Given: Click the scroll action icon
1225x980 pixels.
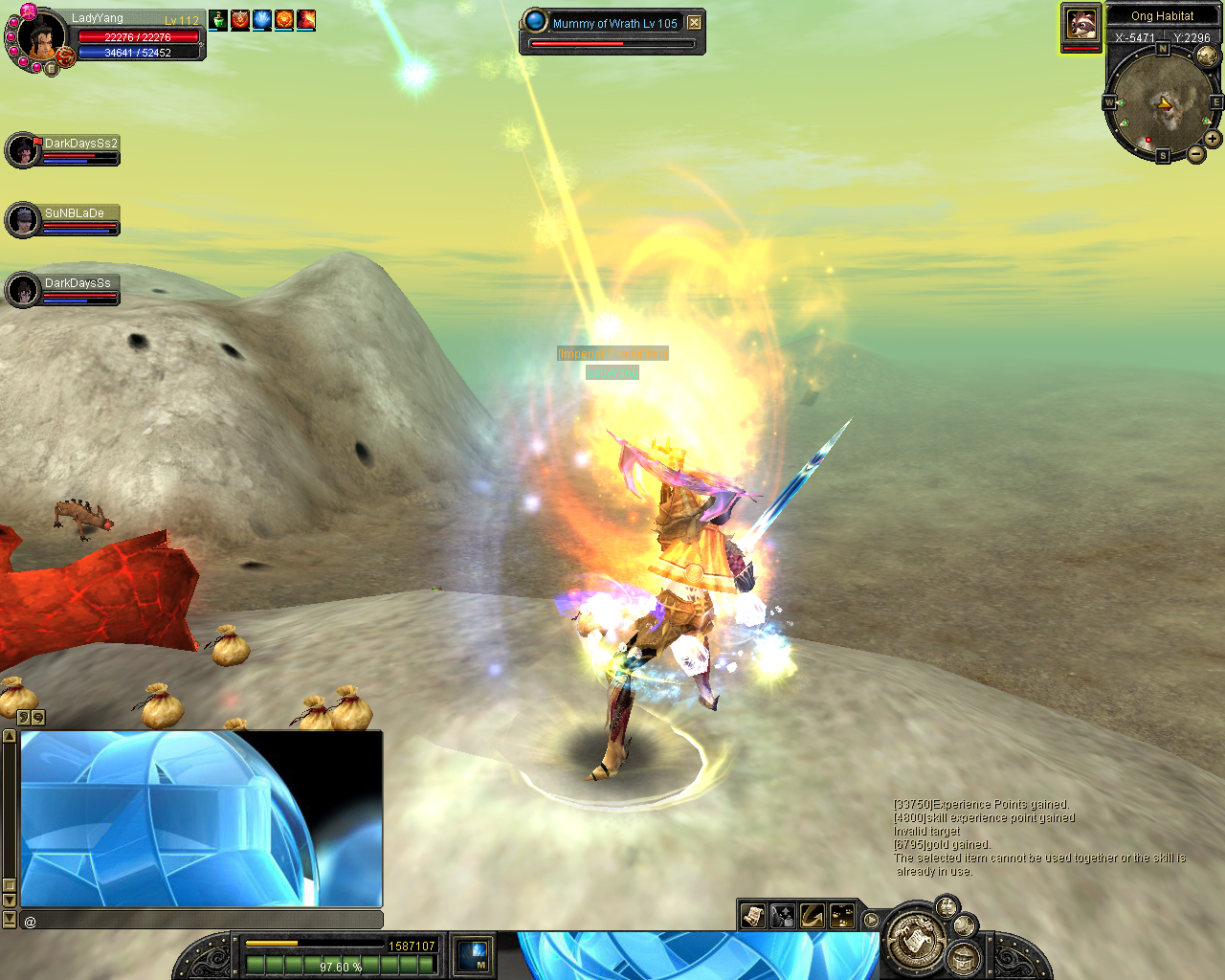Looking at the screenshot, I should [x=753, y=916].
